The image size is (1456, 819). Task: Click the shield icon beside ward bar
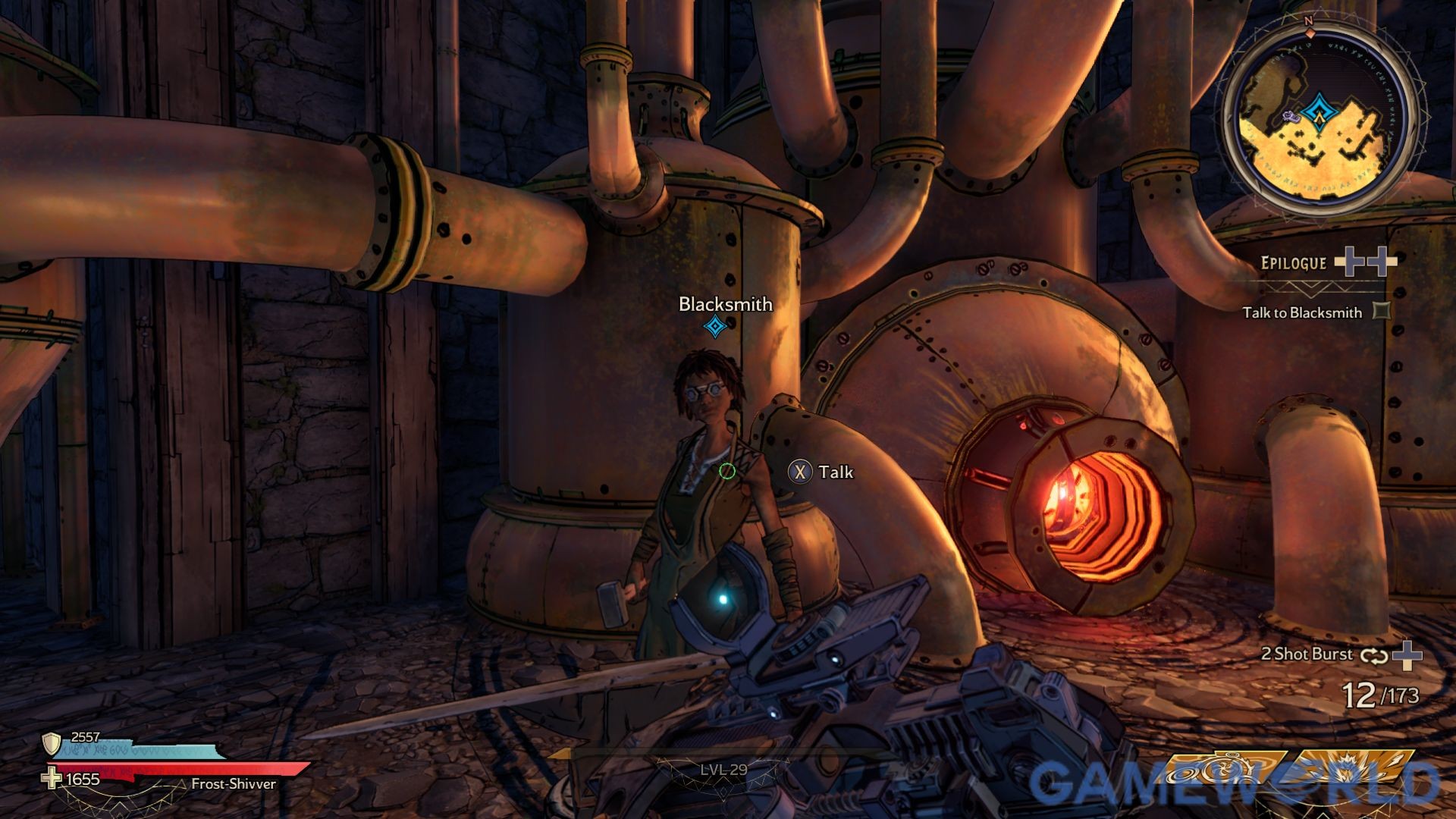(52, 742)
